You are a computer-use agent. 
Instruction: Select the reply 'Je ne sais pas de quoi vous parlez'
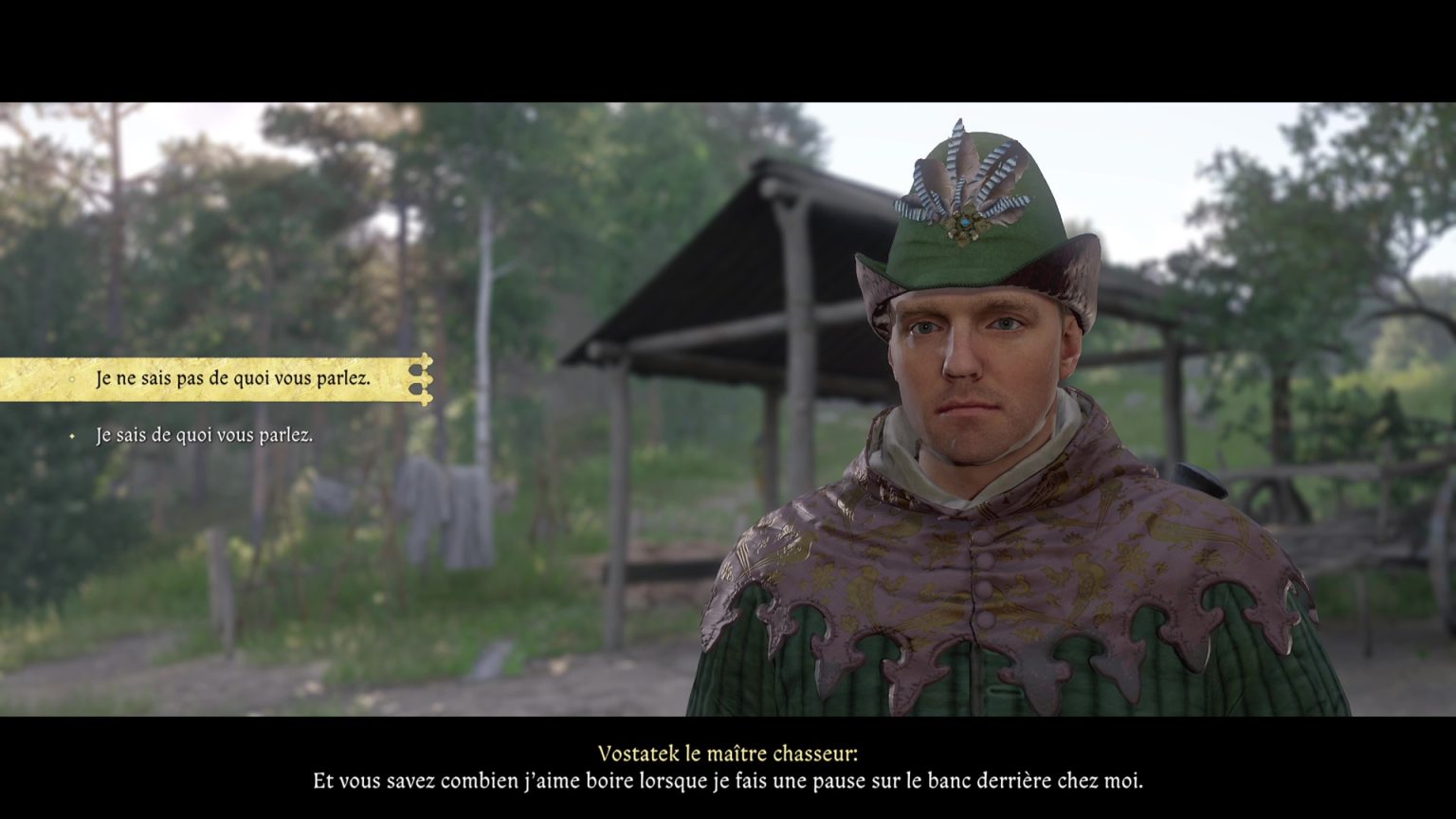coord(233,377)
